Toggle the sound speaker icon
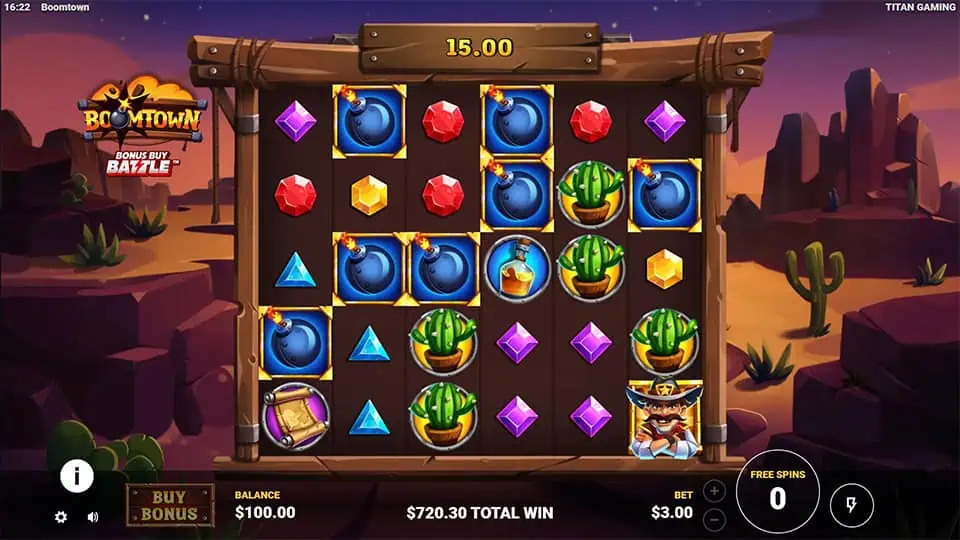The height and width of the screenshot is (540, 960). pos(93,517)
